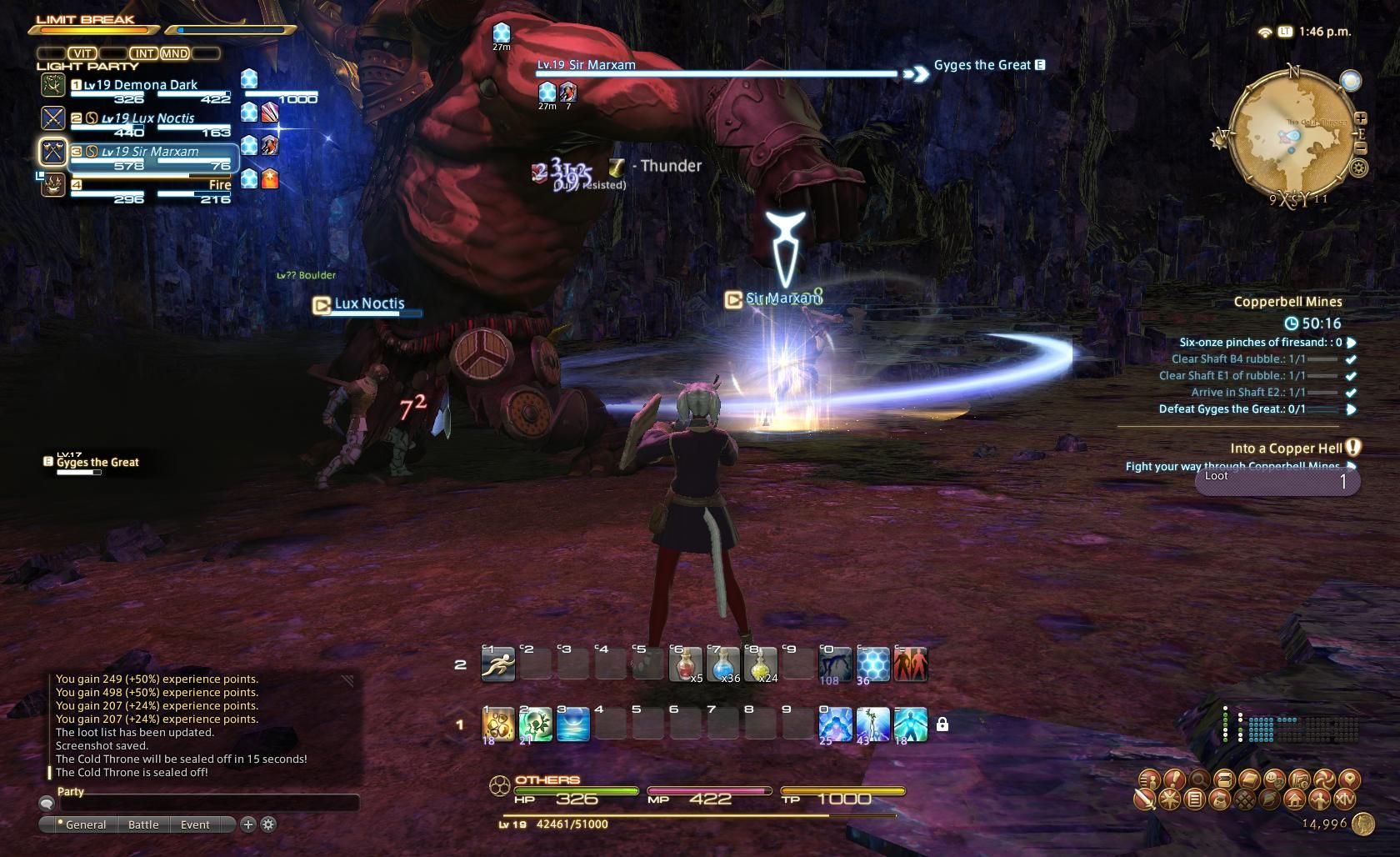
Task: Use the blue ether potion x36
Action: (722, 665)
